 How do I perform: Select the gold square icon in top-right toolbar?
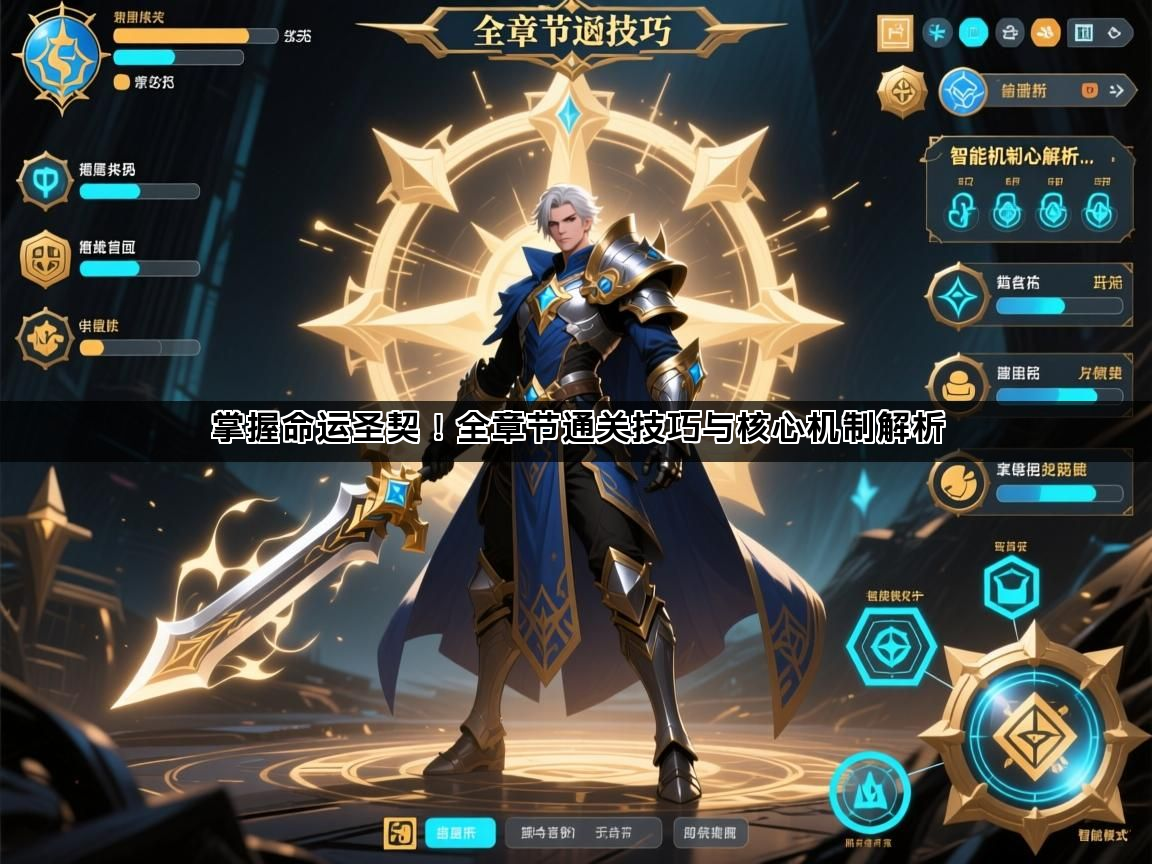[x=896, y=33]
